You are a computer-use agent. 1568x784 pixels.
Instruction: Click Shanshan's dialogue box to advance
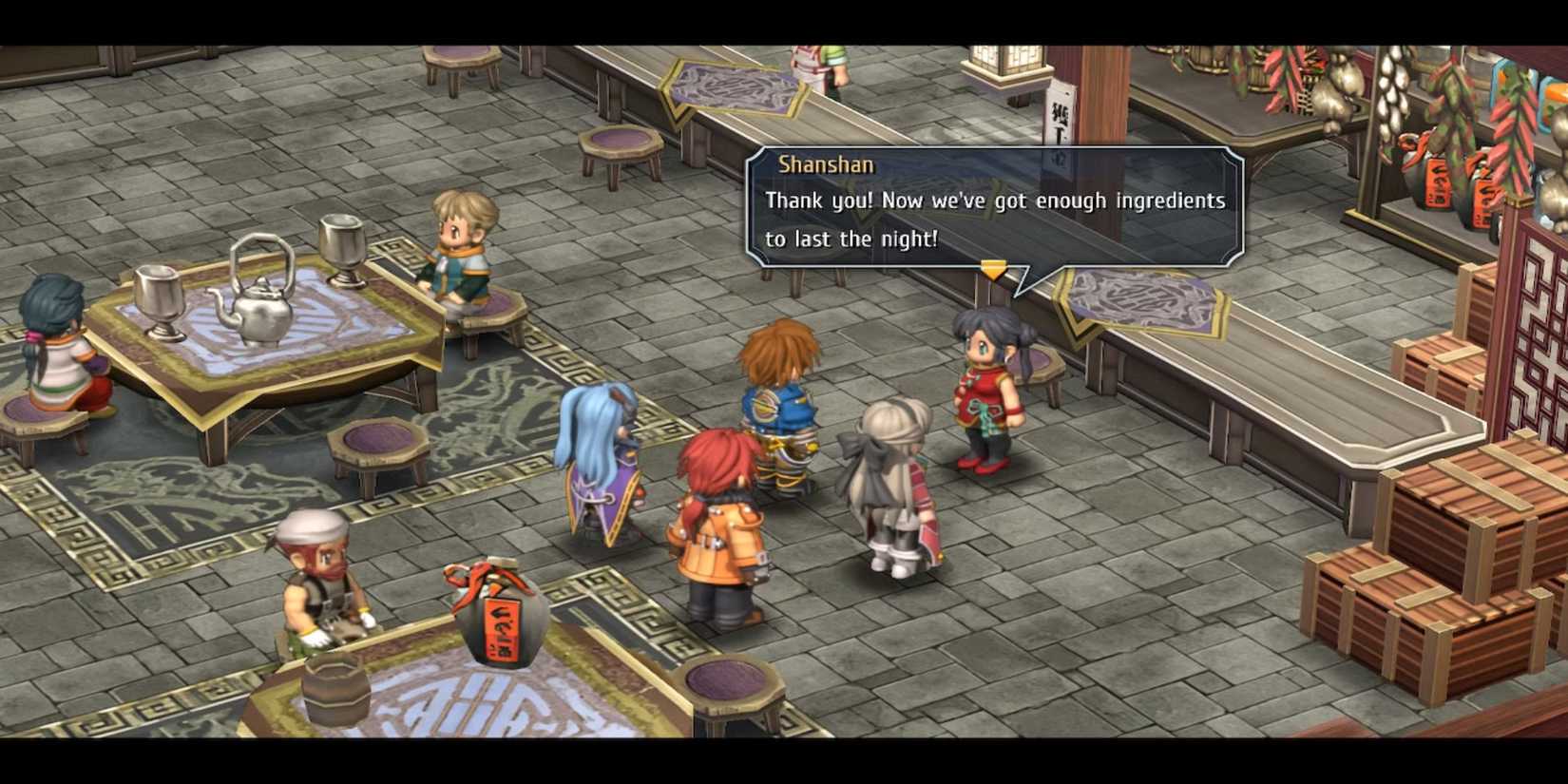(x=994, y=207)
